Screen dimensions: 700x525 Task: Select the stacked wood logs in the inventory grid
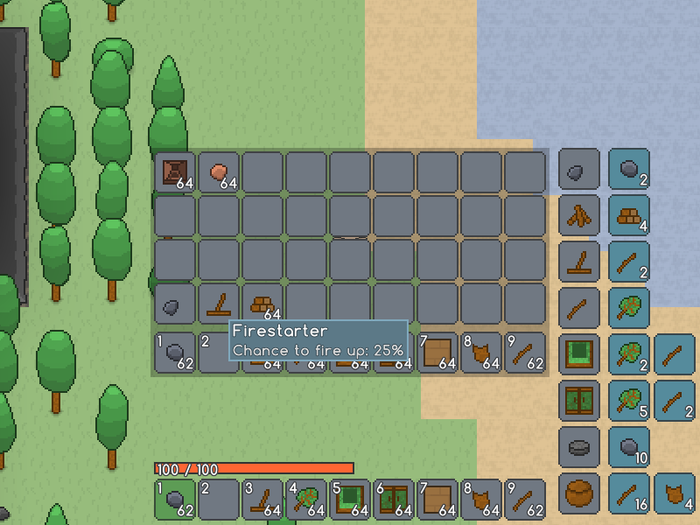tap(263, 303)
